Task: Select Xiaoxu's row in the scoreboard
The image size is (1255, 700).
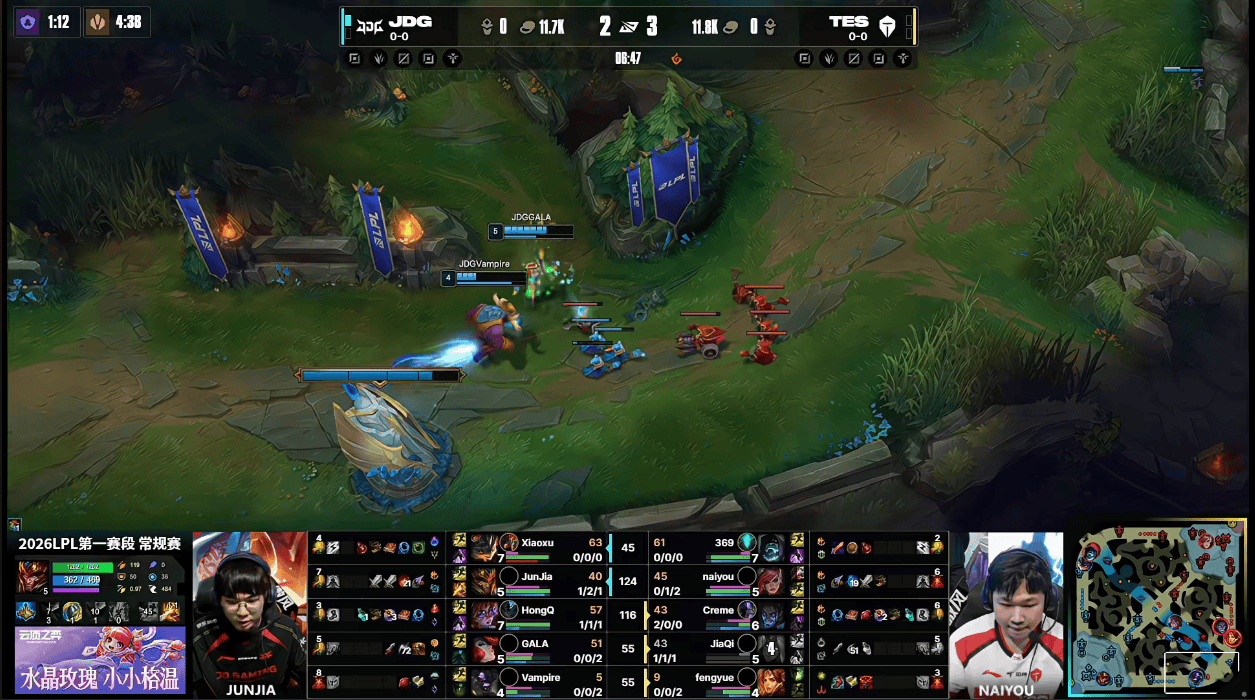Action: (x=535, y=548)
